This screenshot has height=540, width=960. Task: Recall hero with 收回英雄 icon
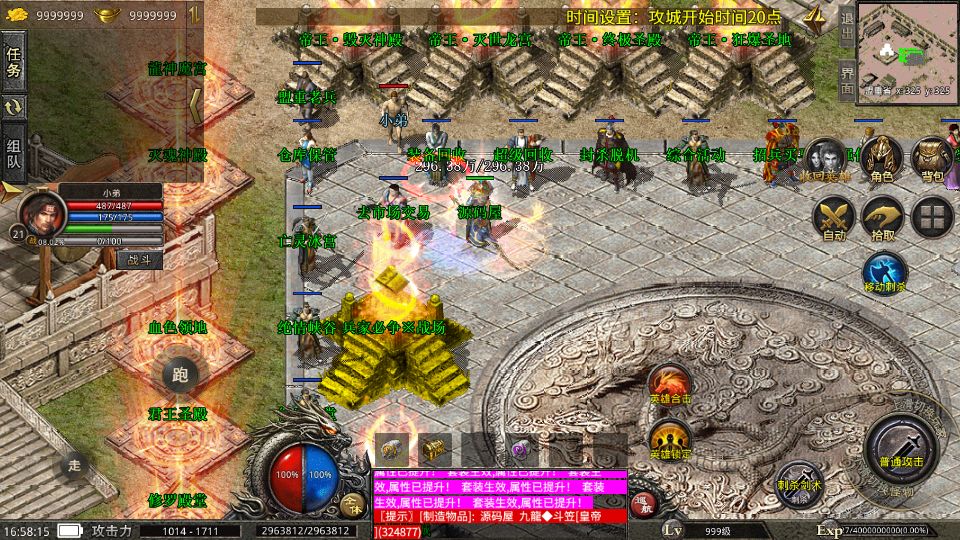tap(828, 158)
